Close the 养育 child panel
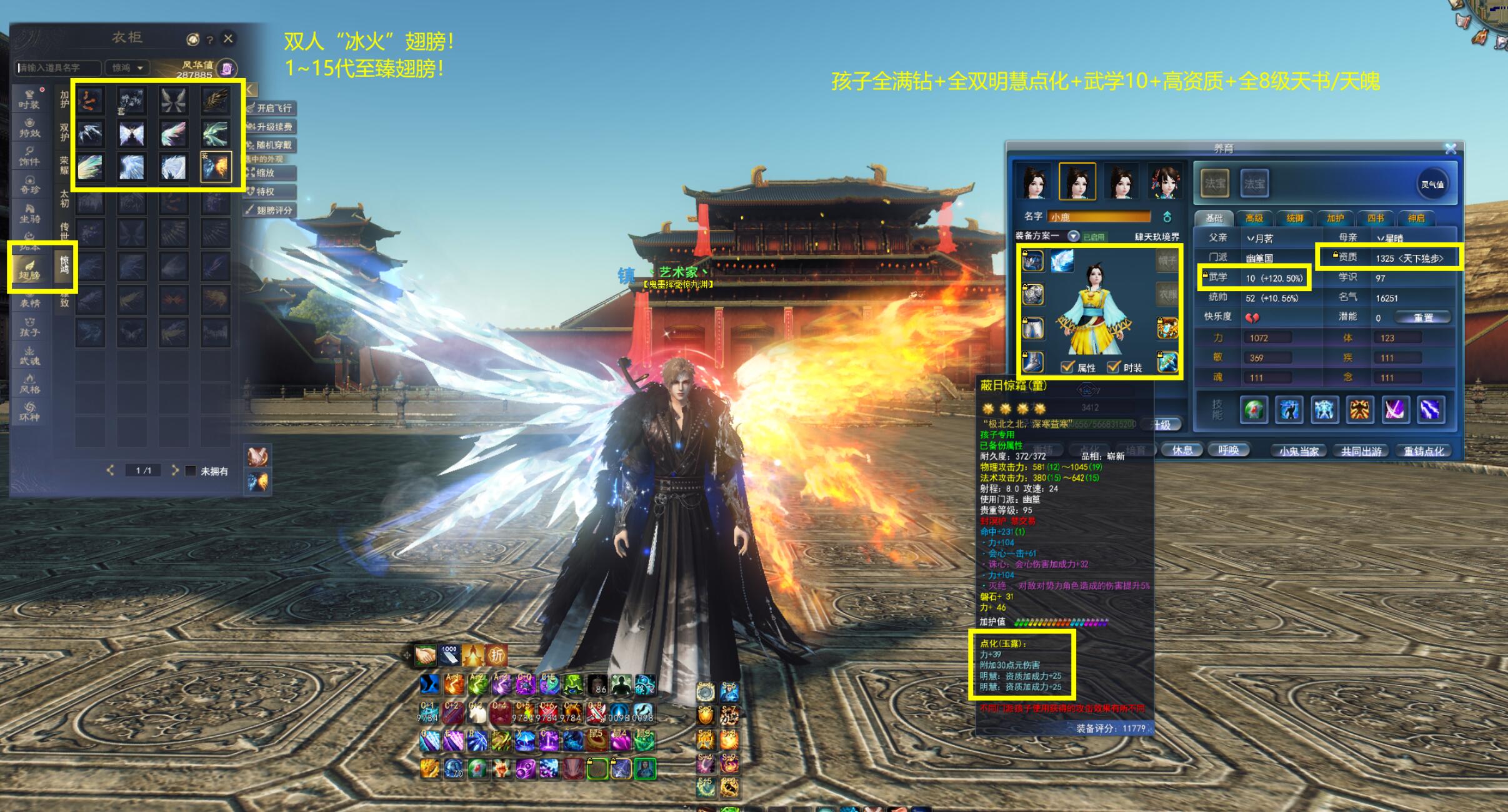The height and width of the screenshot is (812, 1508). tap(1451, 149)
